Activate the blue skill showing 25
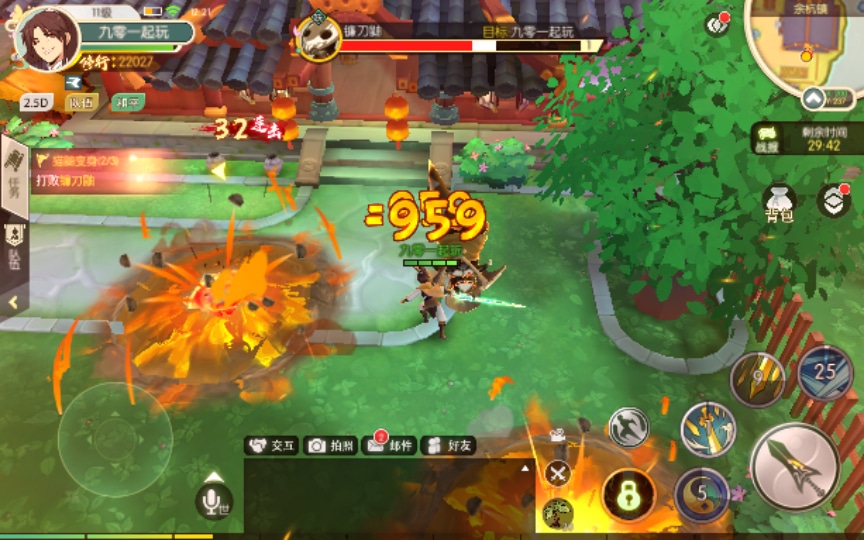This screenshot has width=864, height=540. [x=825, y=371]
